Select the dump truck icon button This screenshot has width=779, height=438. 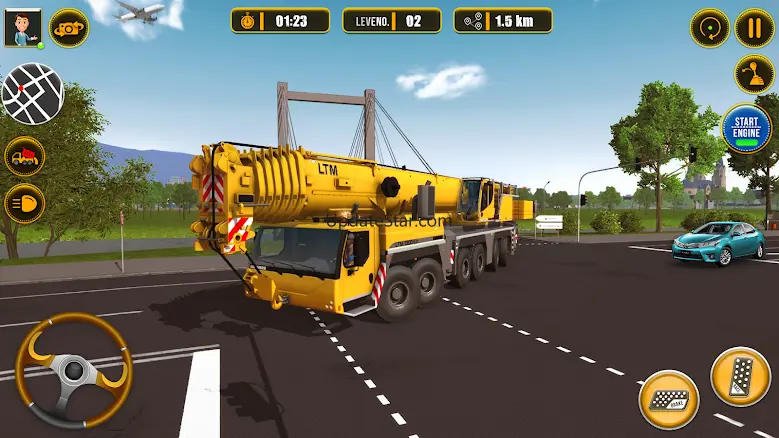coord(24,156)
